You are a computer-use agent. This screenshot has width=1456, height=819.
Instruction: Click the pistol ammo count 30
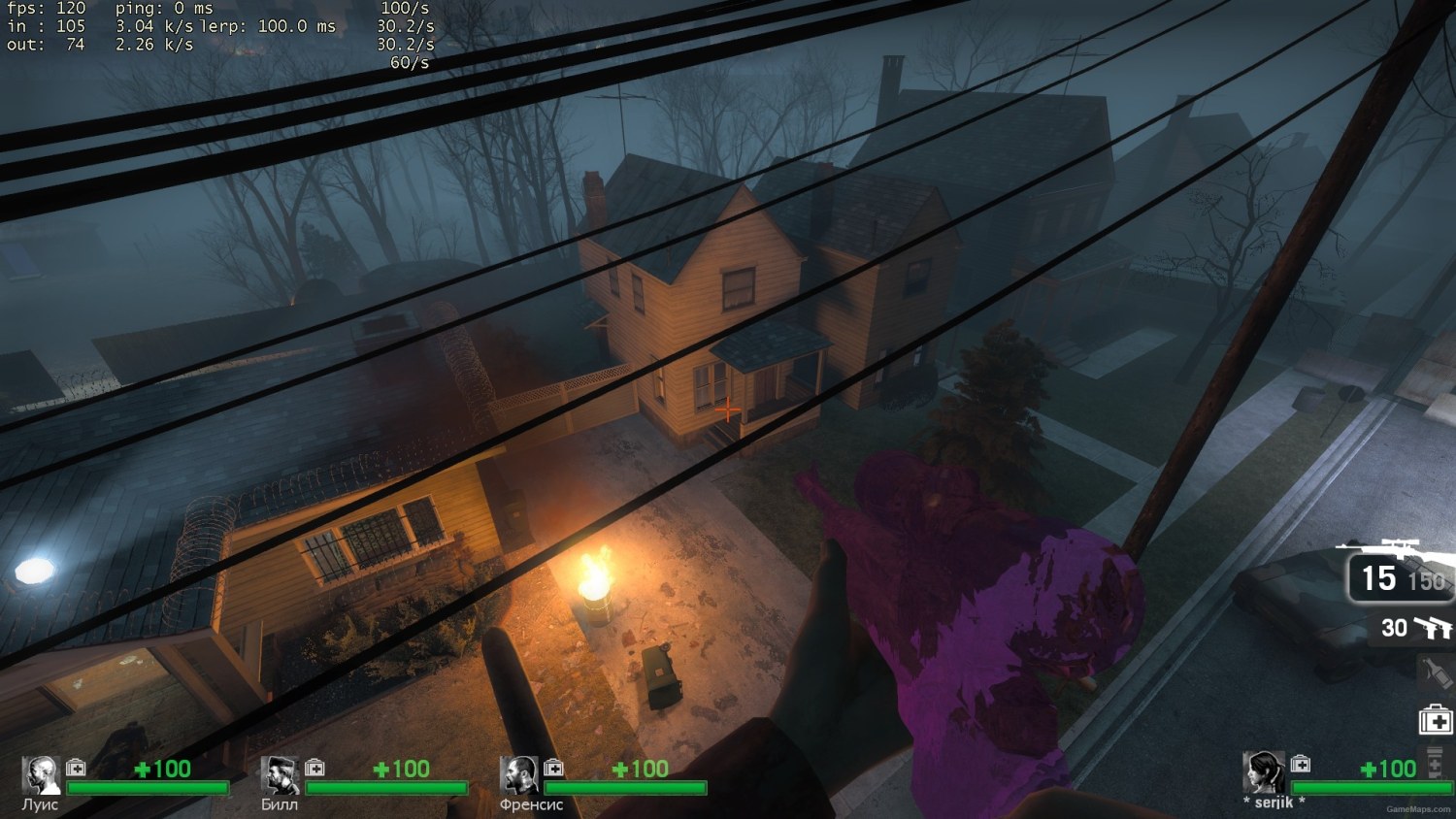[1395, 629]
